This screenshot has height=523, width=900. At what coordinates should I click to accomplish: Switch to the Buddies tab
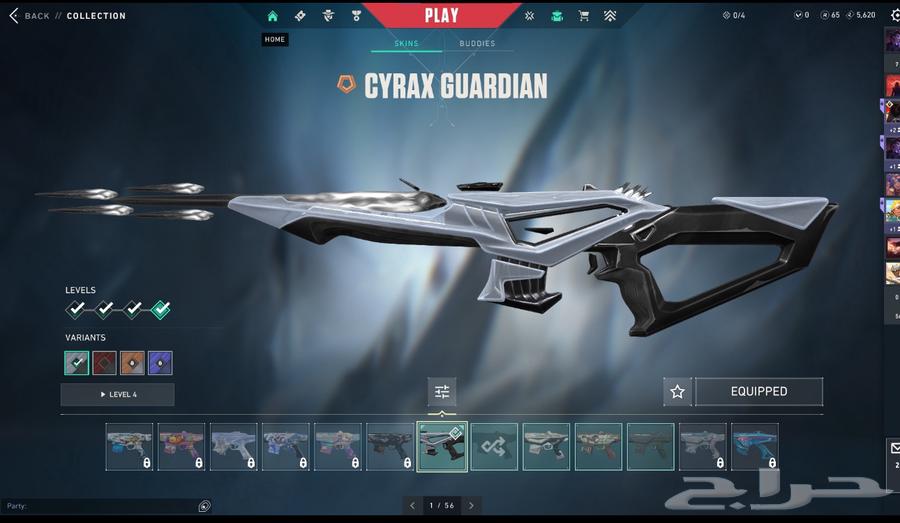pyautogui.click(x=477, y=44)
